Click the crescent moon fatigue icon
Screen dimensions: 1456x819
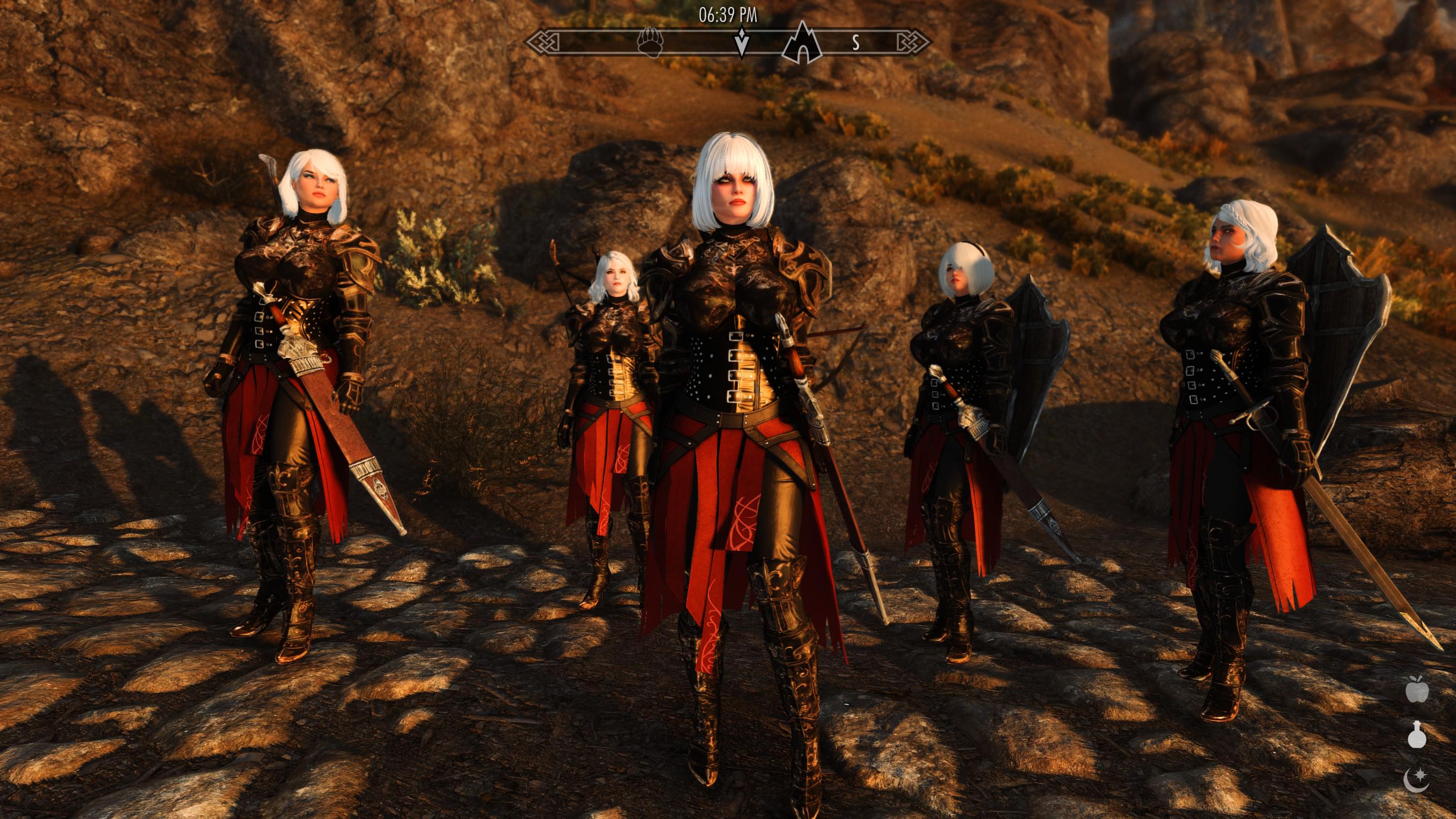coord(1416,779)
